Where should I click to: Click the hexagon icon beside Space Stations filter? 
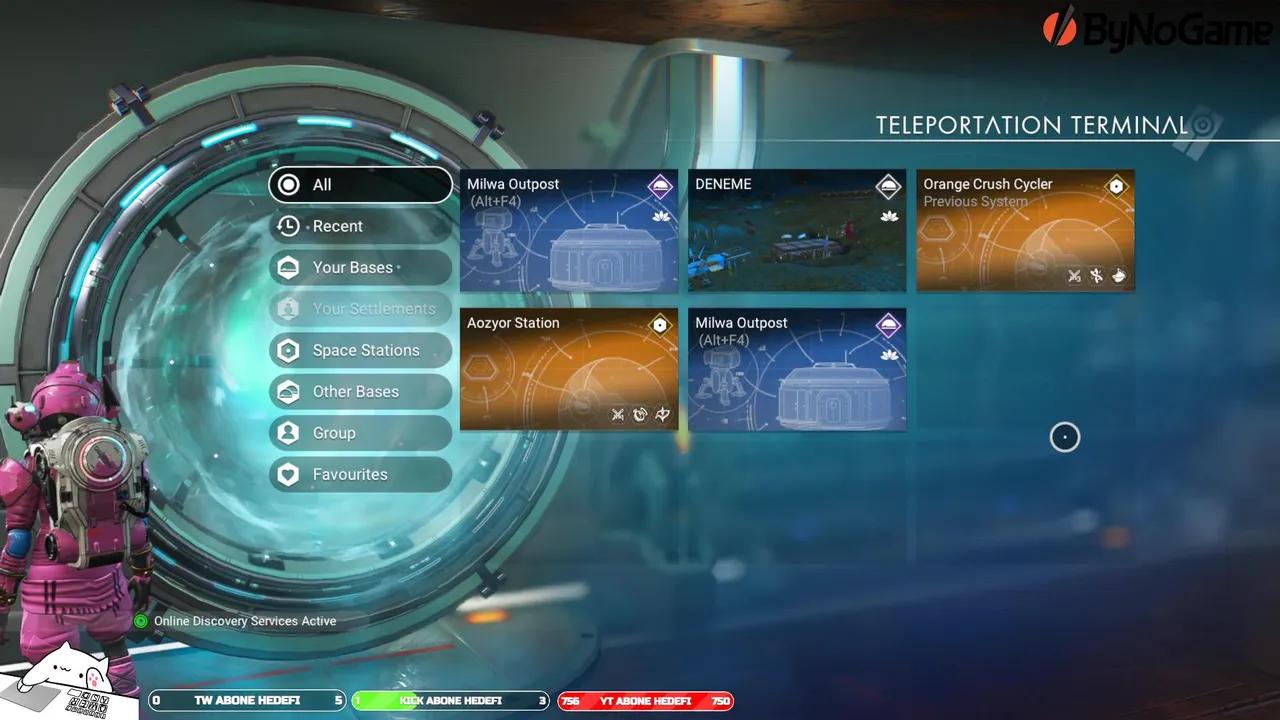[288, 350]
